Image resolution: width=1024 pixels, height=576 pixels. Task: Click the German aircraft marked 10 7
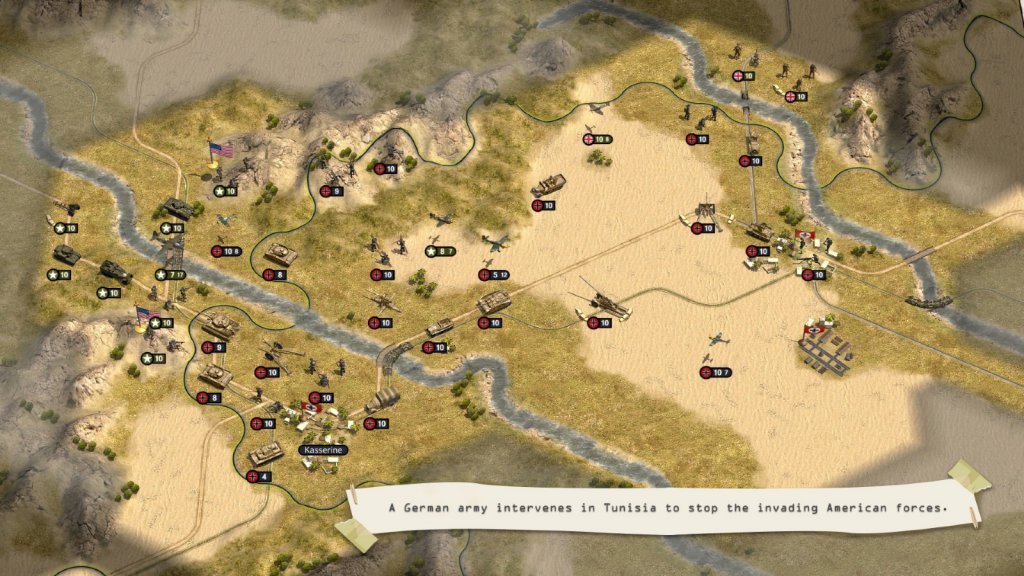tap(719, 341)
